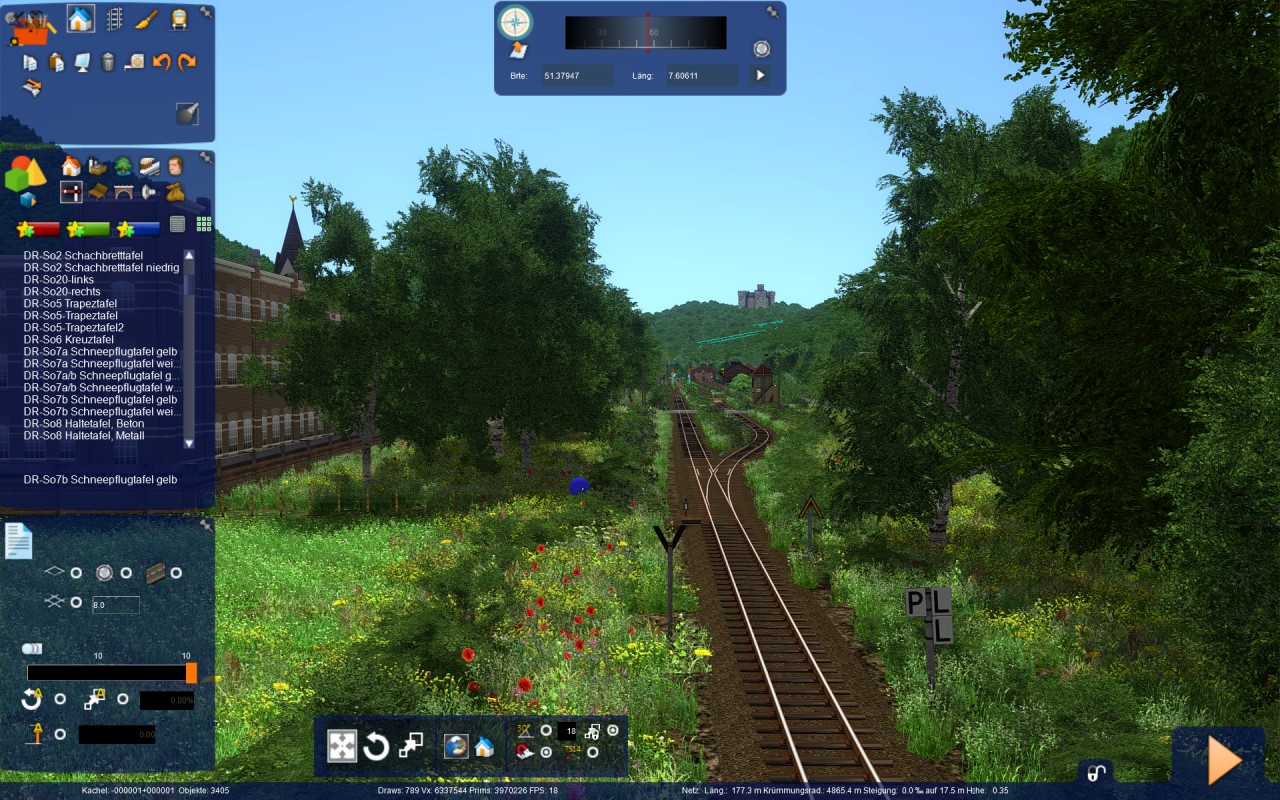
Task: Activate the rotate arrow tool in bottom bar
Action: 376,746
